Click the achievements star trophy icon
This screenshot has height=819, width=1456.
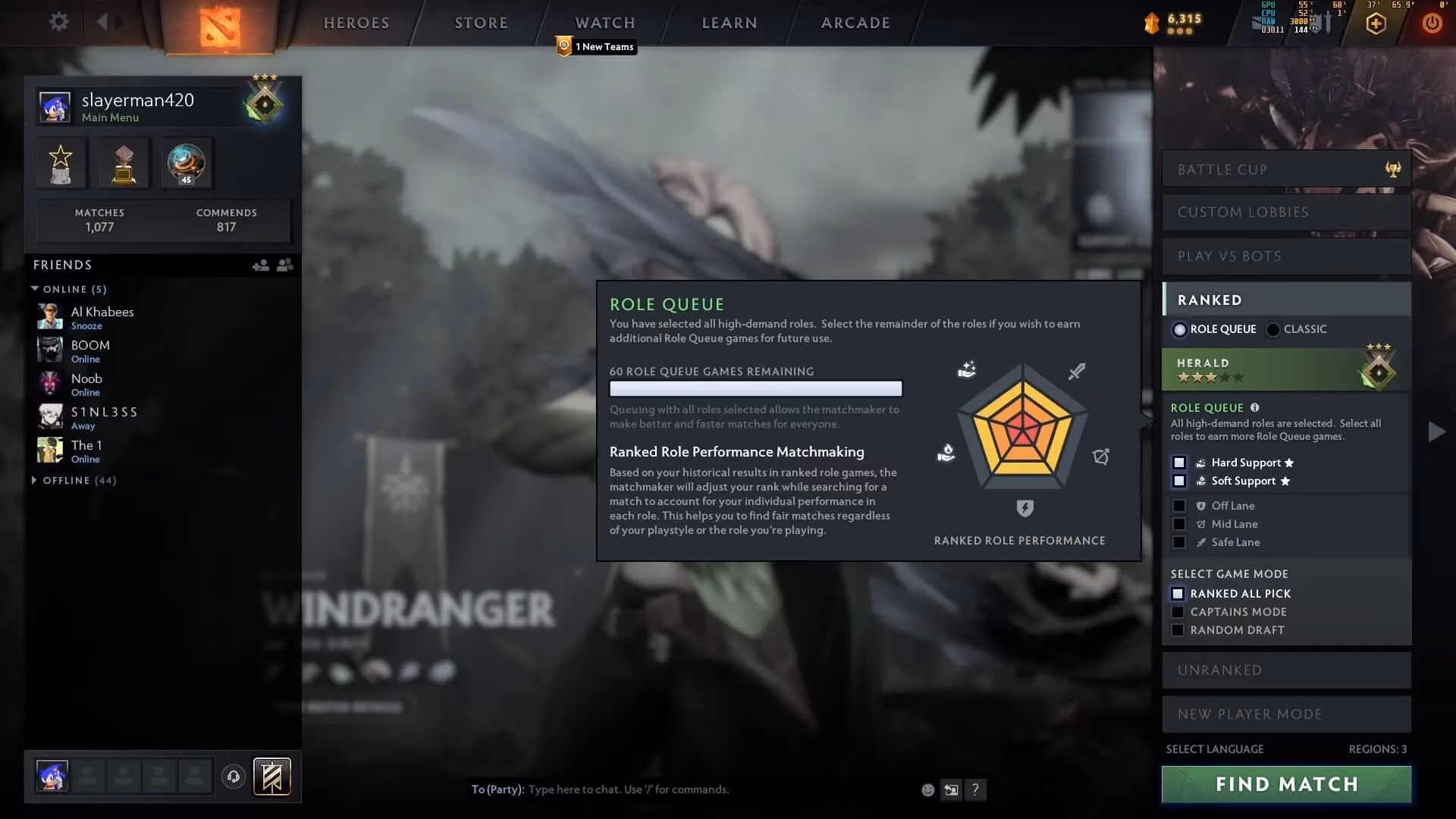tap(61, 162)
